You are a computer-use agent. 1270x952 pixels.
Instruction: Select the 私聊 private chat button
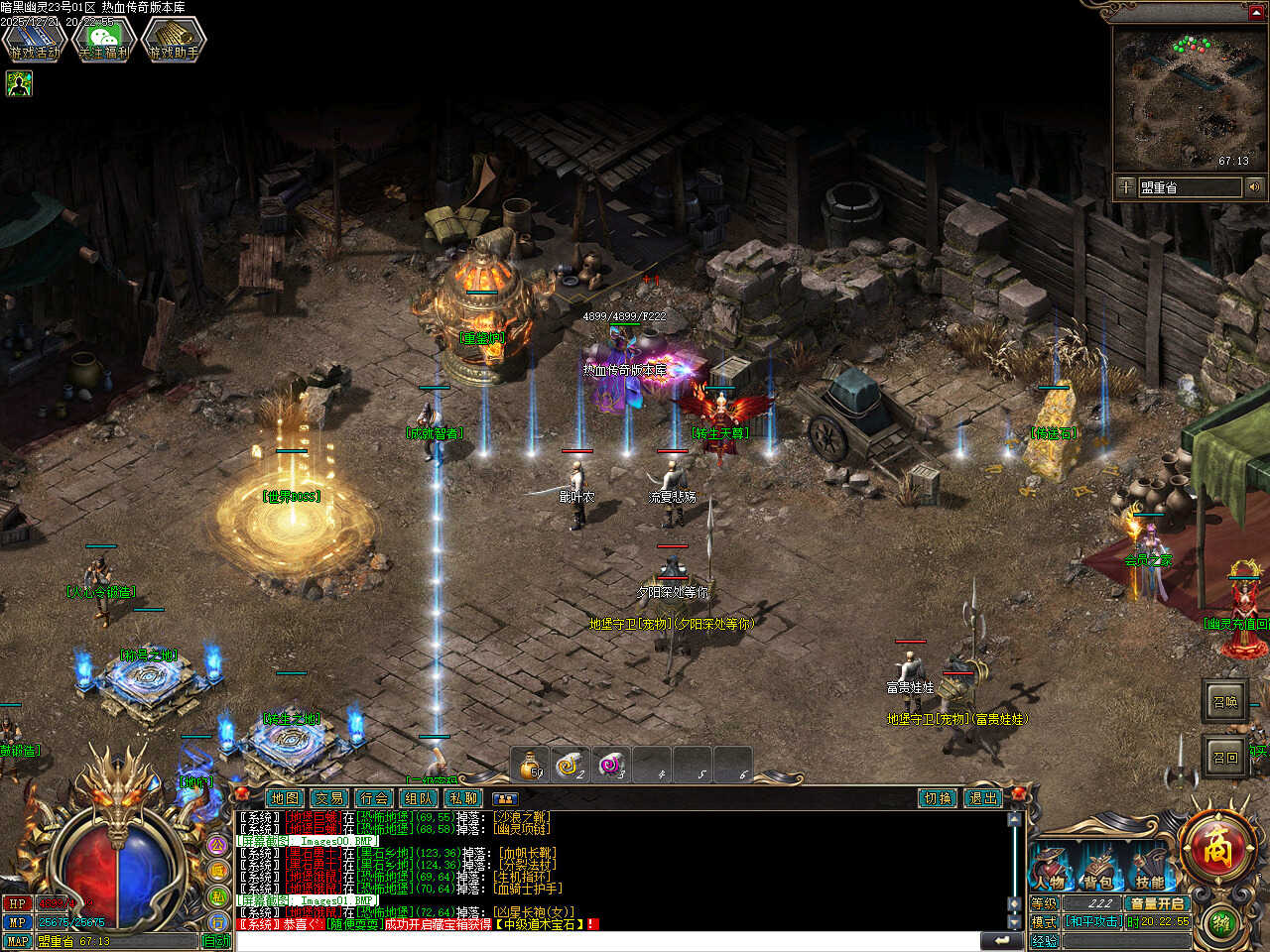[x=463, y=798]
